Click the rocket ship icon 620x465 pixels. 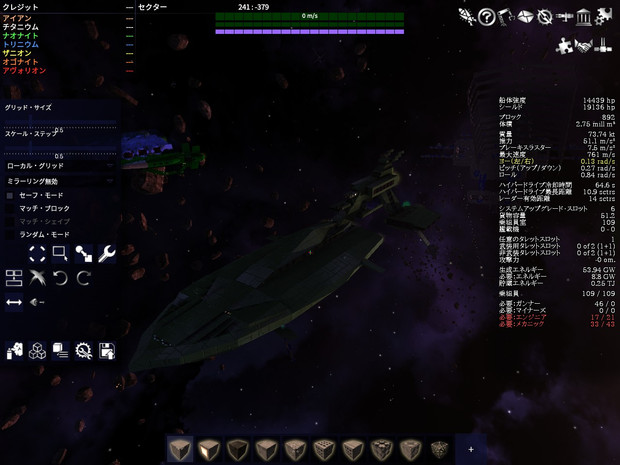(467, 17)
